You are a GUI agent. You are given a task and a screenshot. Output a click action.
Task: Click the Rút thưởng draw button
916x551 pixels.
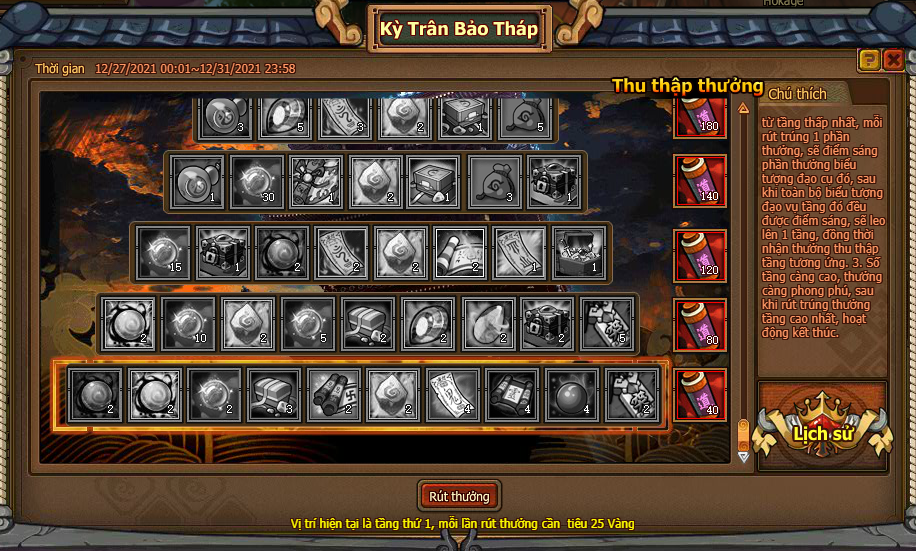click(x=458, y=496)
